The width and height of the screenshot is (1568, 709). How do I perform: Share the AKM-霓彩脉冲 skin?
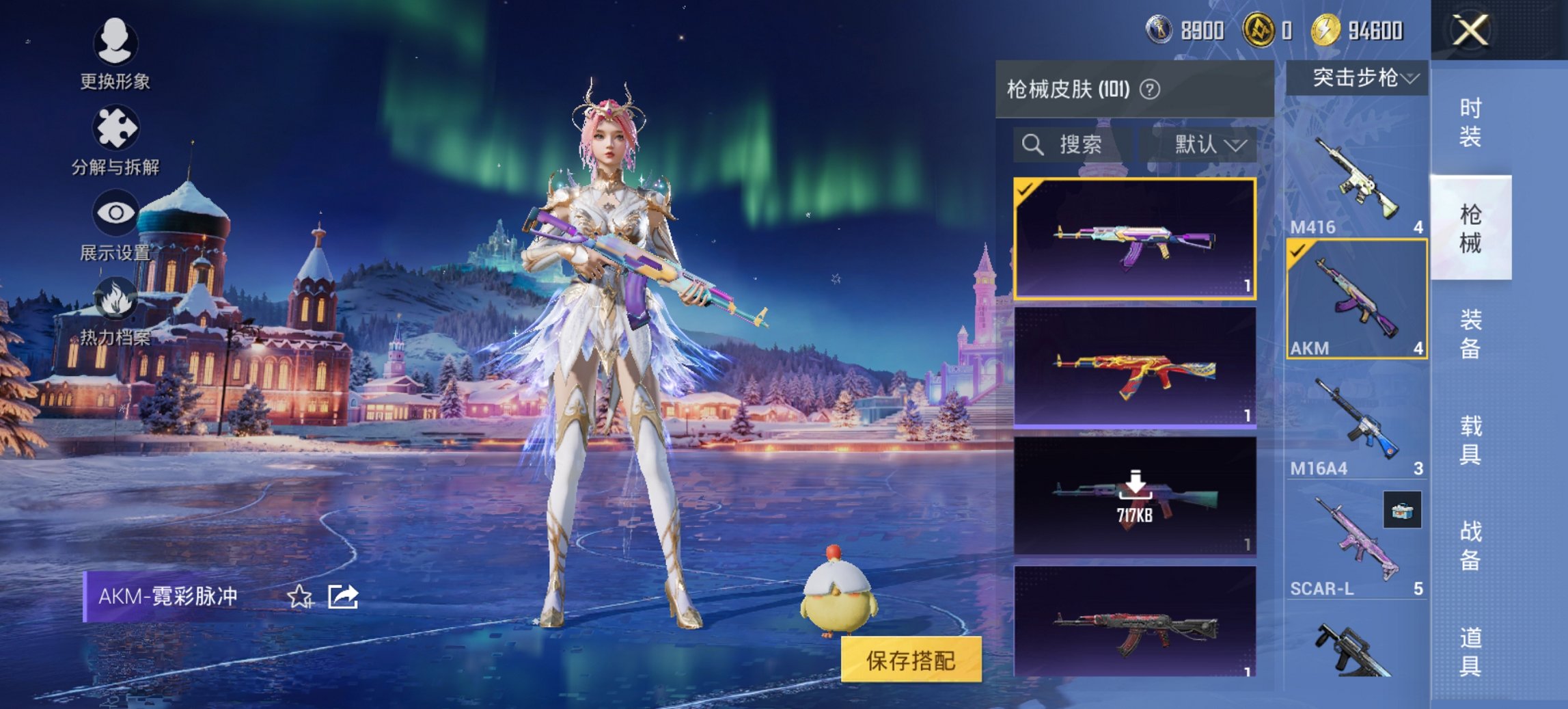(x=343, y=597)
